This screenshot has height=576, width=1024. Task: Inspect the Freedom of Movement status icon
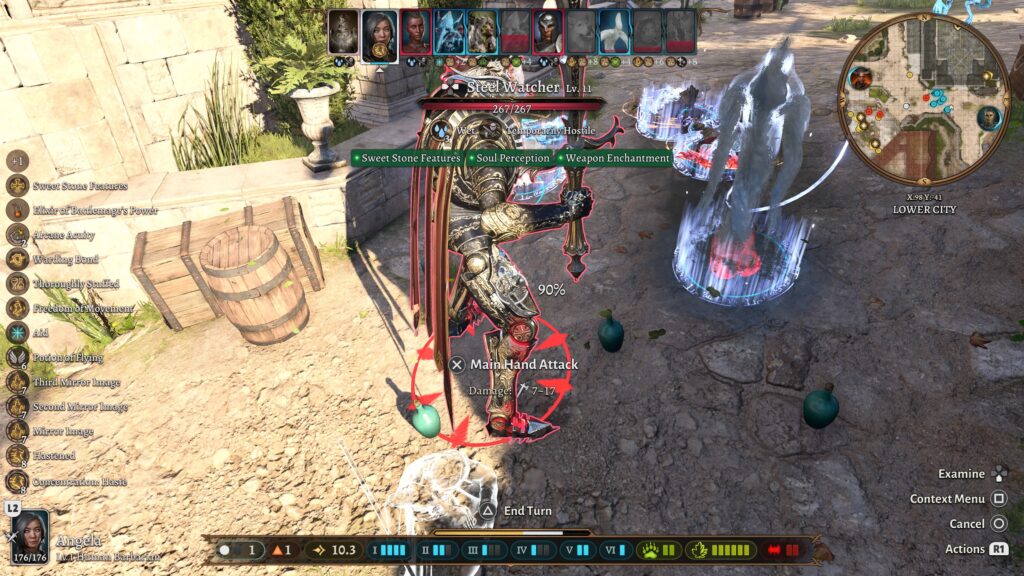click(18, 308)
